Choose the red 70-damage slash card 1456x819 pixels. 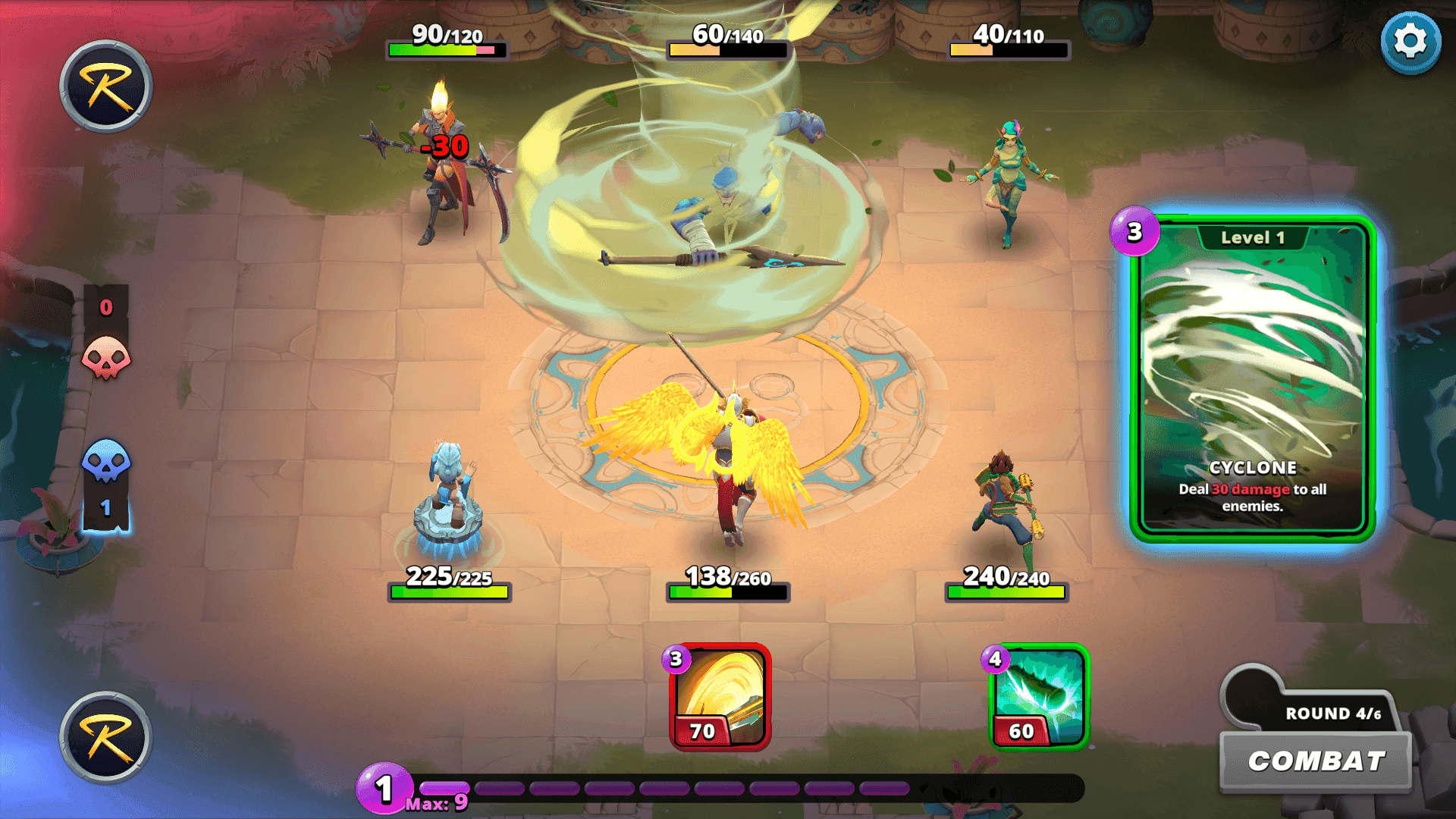[x=720, y=697]
